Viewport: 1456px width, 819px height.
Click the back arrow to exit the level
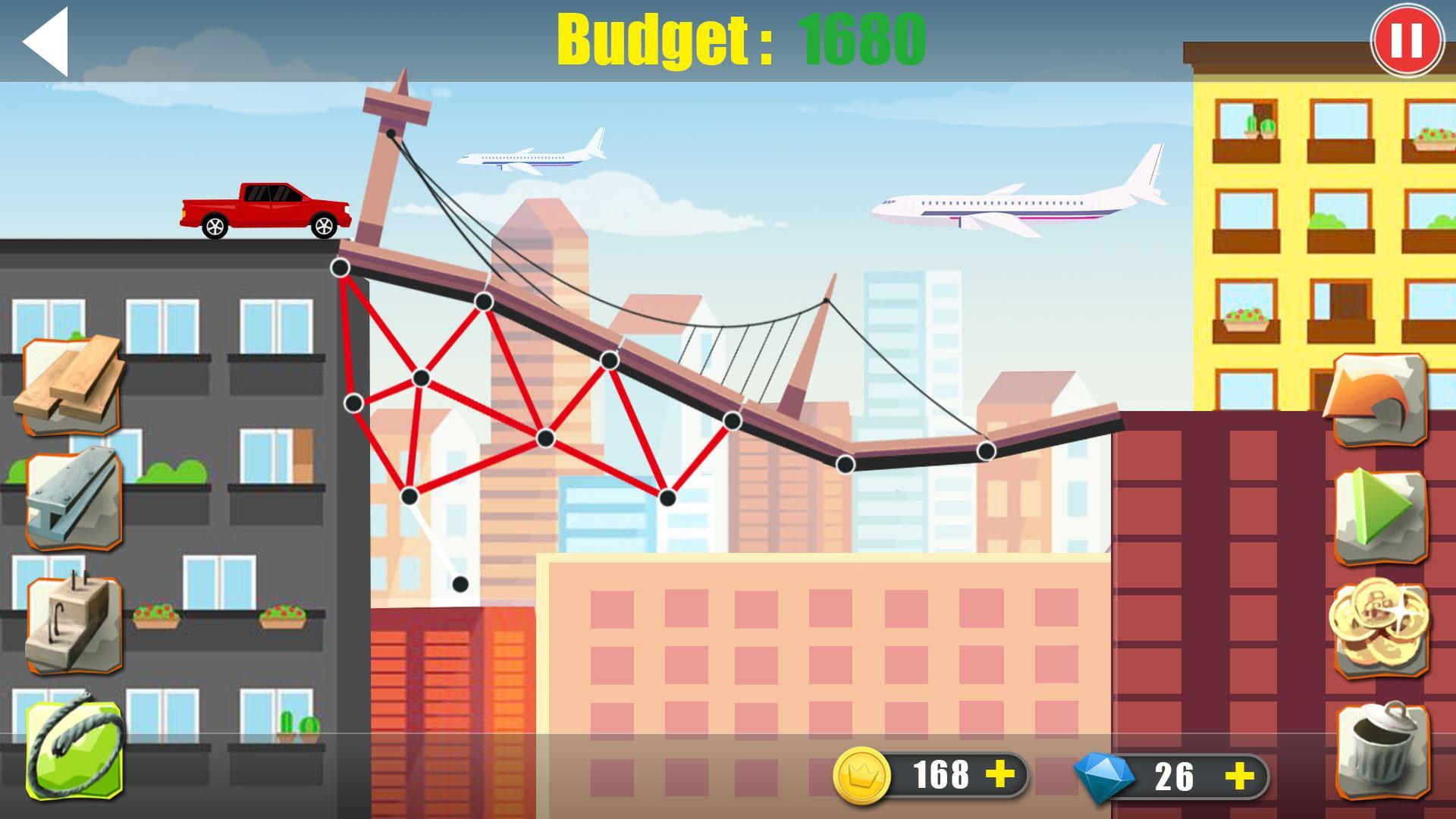pos(45,42)
